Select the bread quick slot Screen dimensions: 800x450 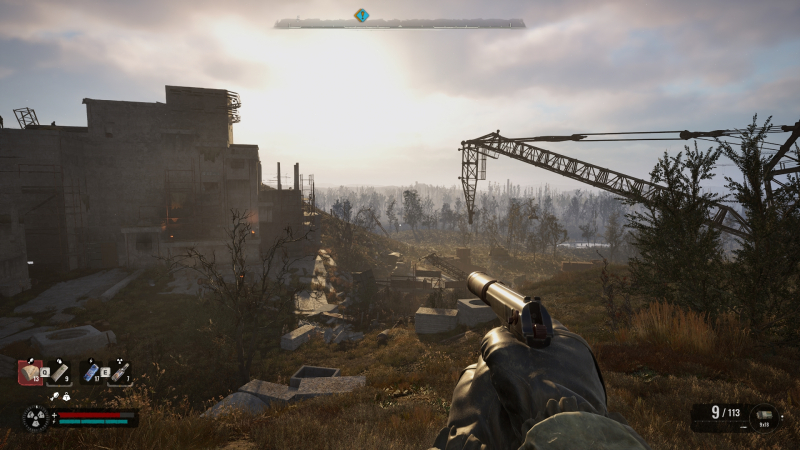pyautogui.click(x=30, y=372)
